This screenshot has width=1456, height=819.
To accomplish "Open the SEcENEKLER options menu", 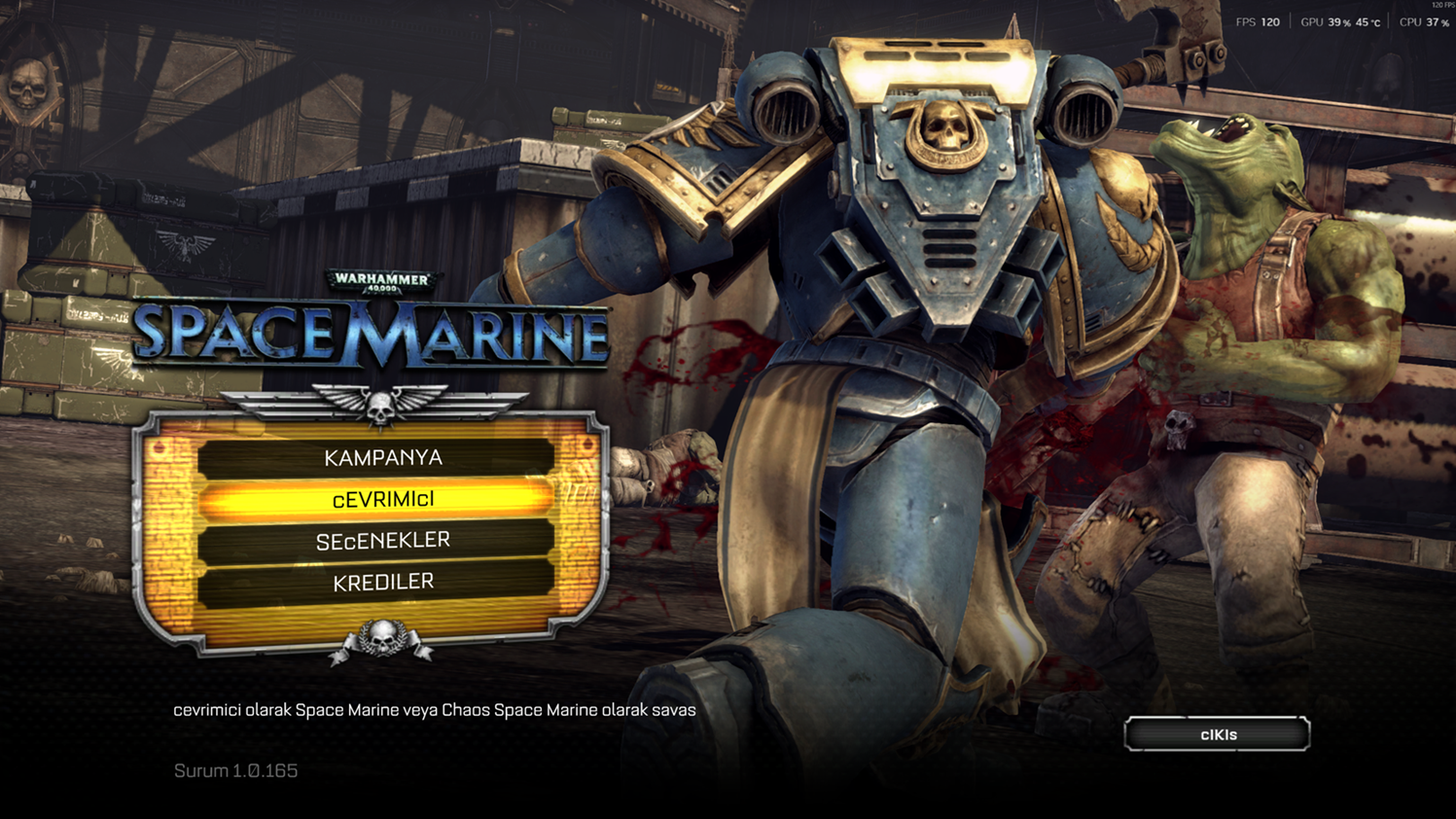I will (382, 541).
